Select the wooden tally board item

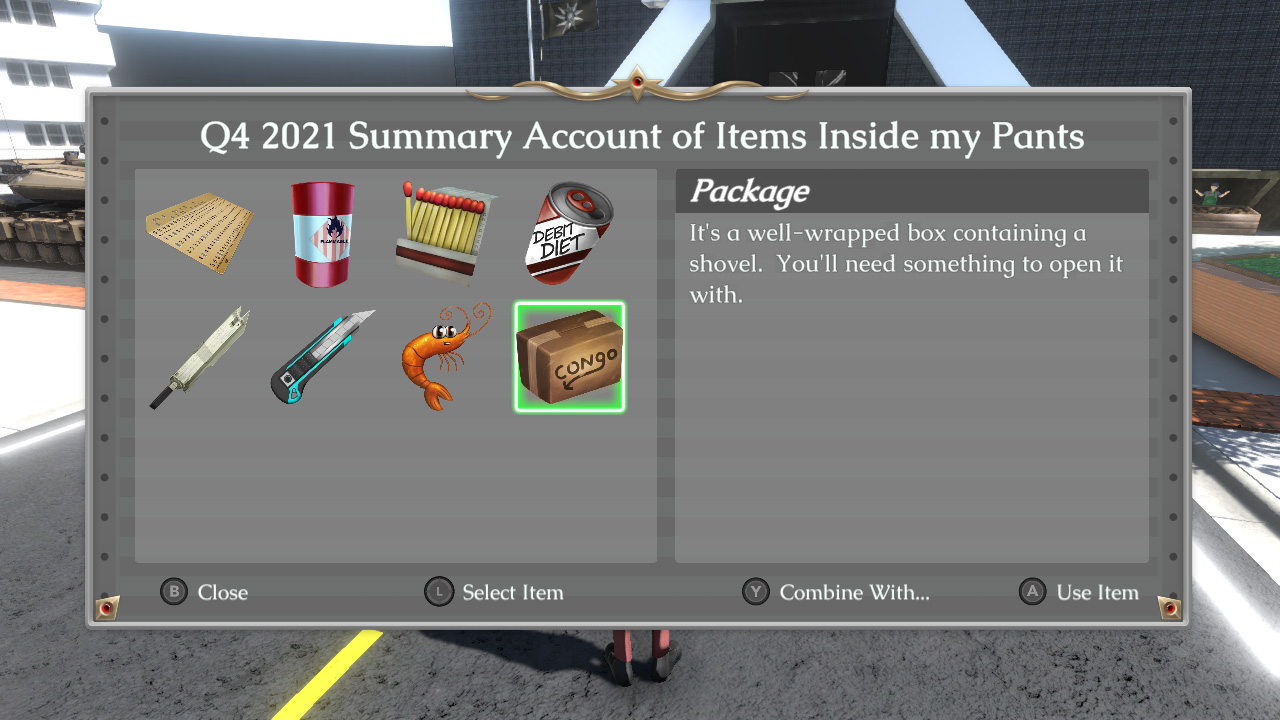coord(199,233)
